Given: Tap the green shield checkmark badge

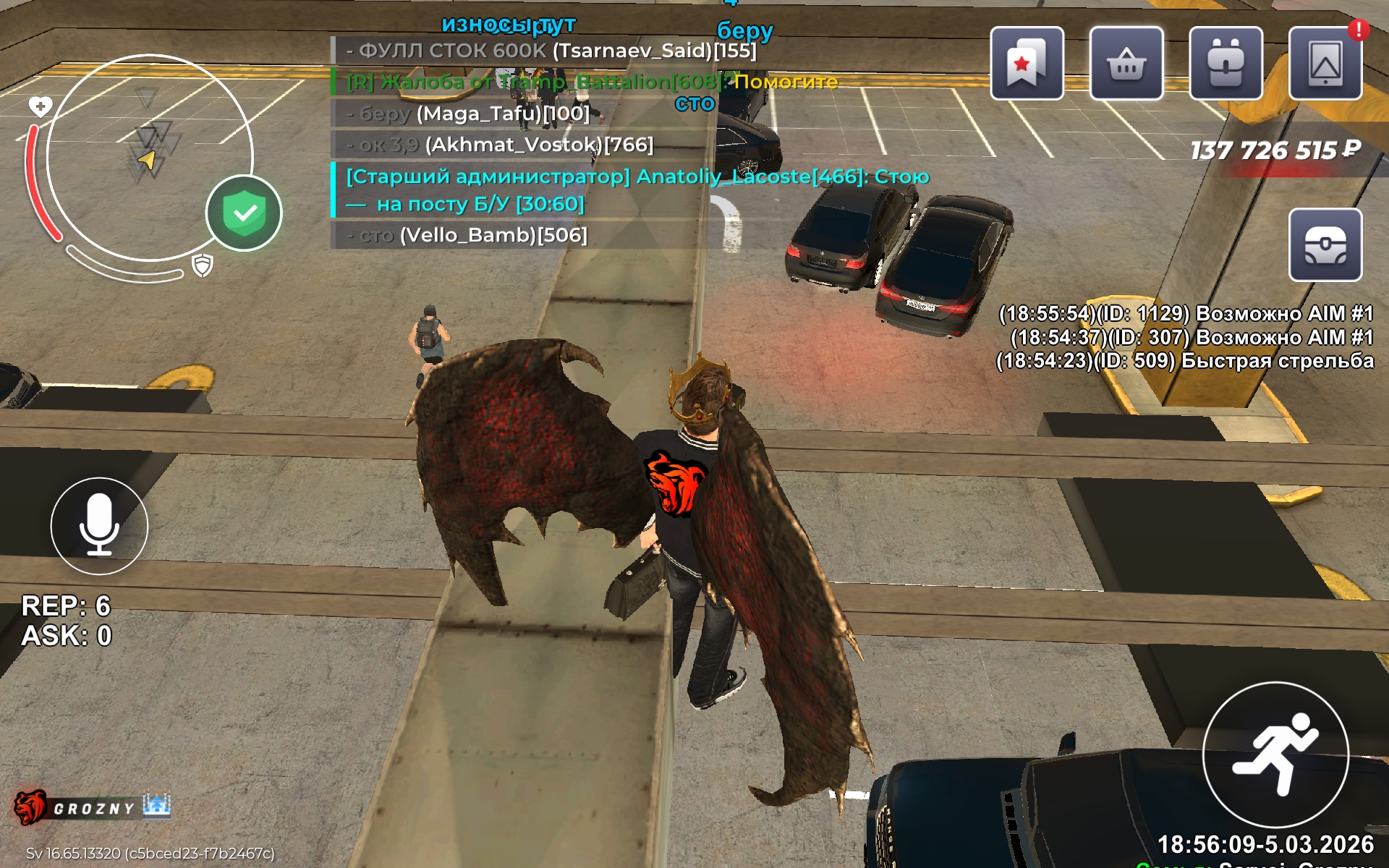Looking at the screenshot, I should pos(244,213).
